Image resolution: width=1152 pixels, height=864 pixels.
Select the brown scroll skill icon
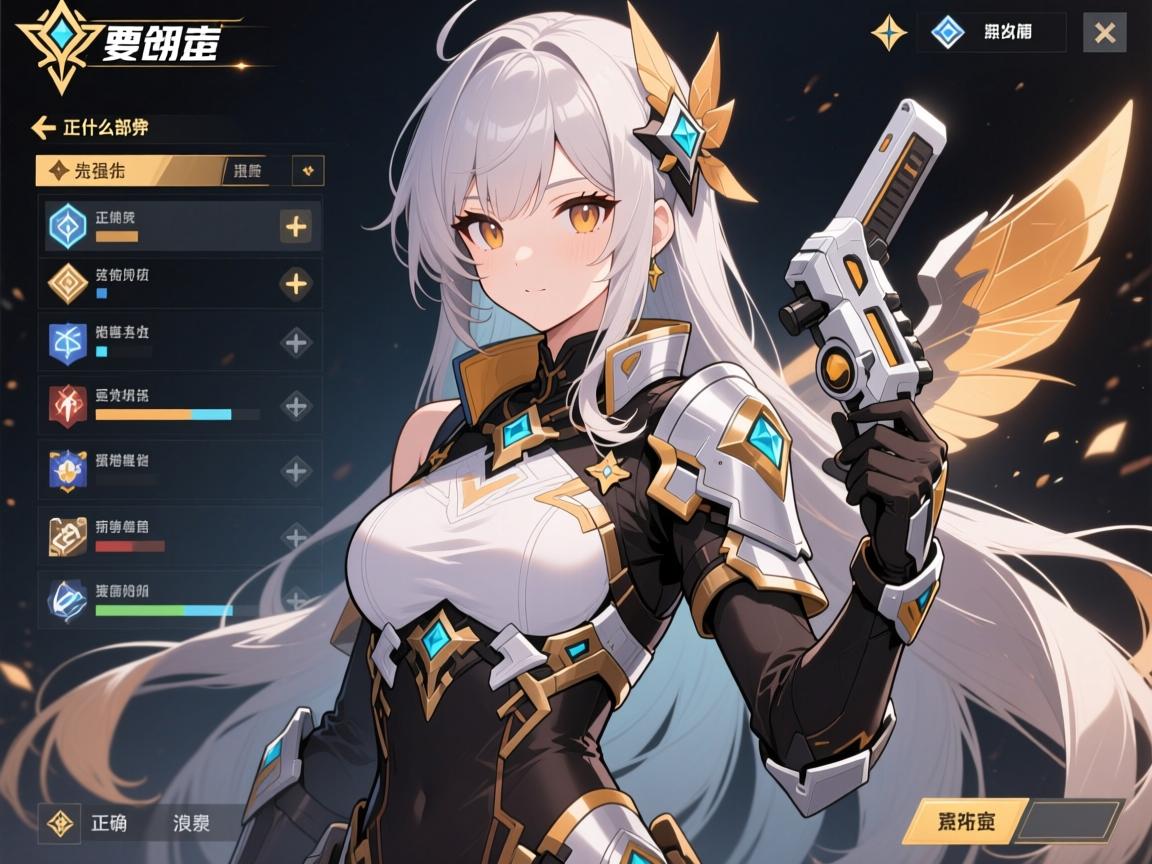[x=68, y=535]
